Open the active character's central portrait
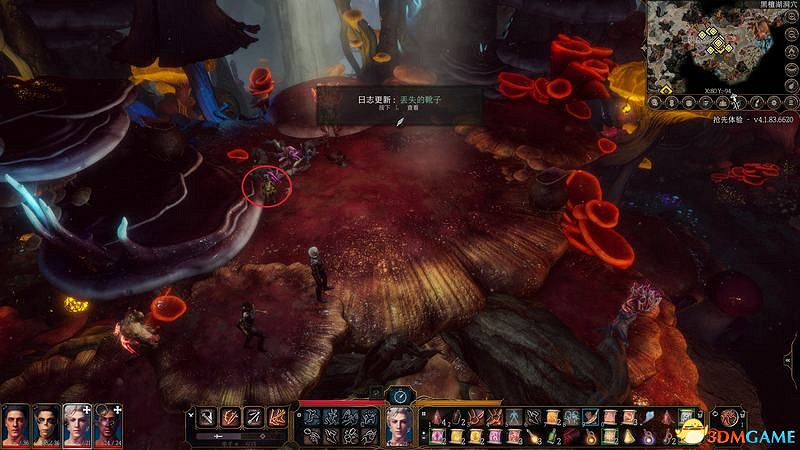Screen dimensions: 800x450 (x=400, y=425)
